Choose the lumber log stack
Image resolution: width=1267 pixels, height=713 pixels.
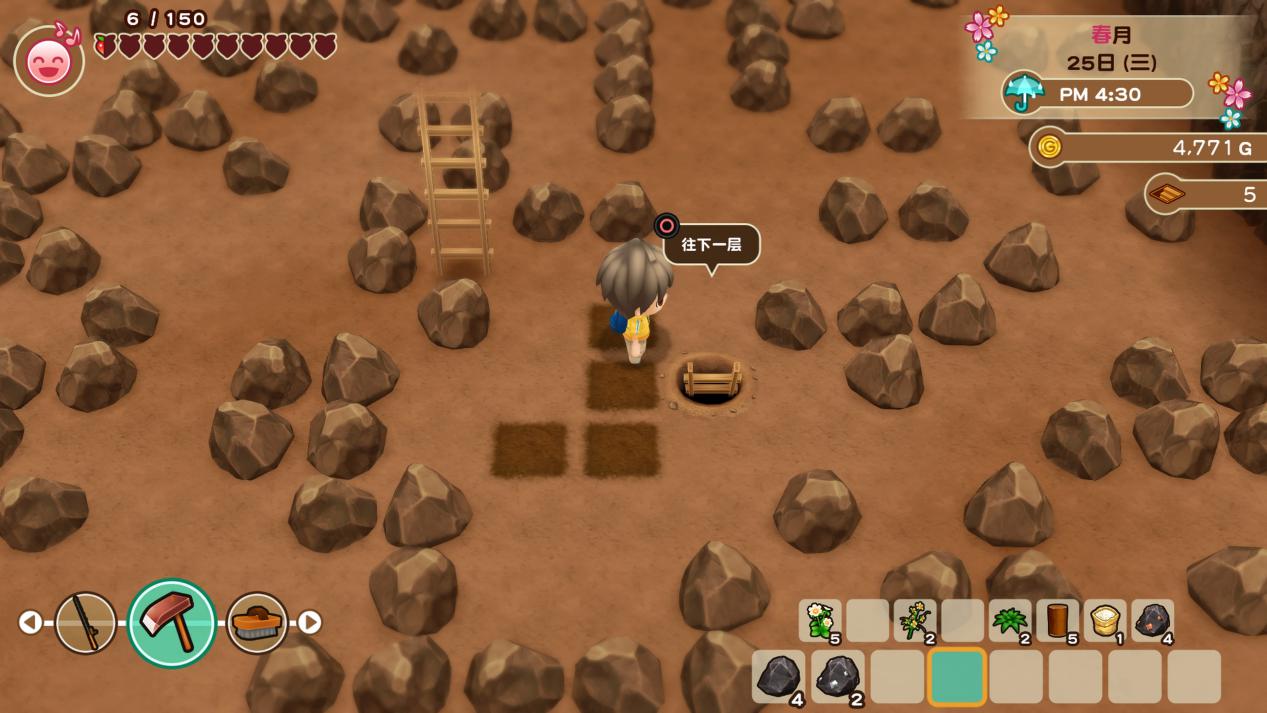coord(1057,620)
